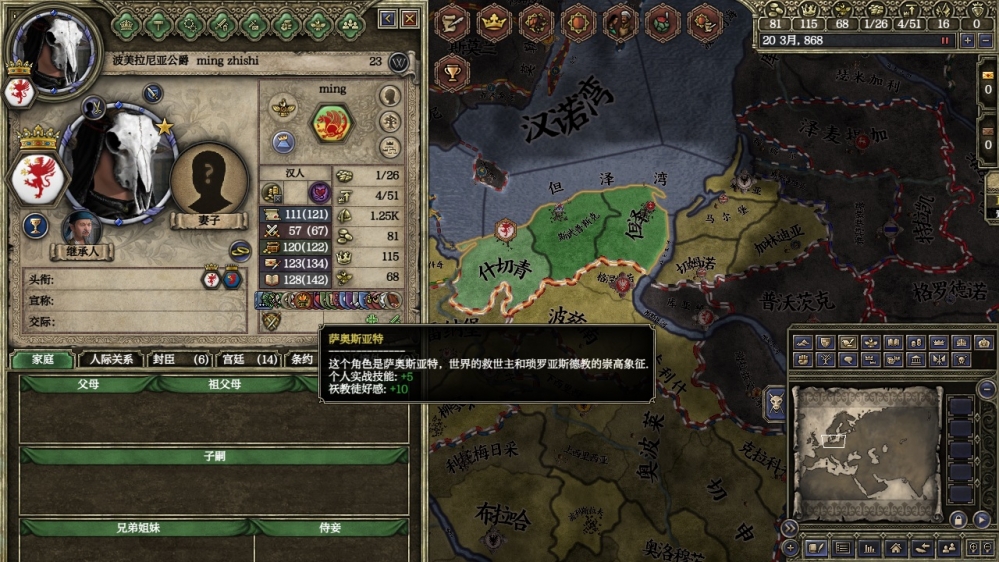Go back using the panel's arrow button

click(387, 19)
